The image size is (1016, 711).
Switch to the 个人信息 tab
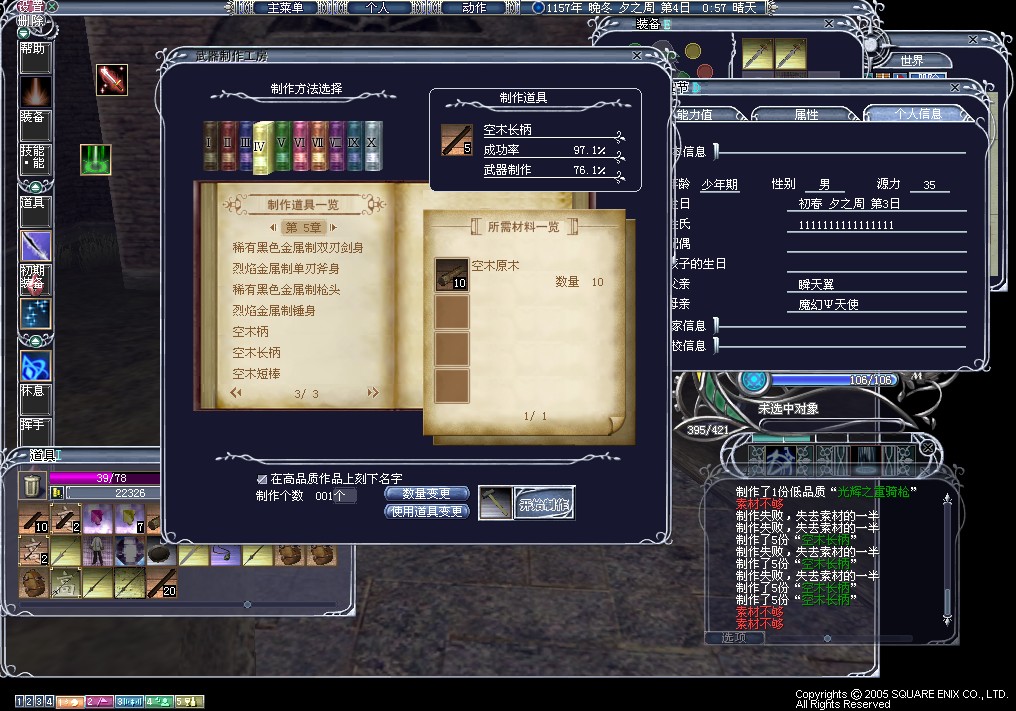[917, 114]
